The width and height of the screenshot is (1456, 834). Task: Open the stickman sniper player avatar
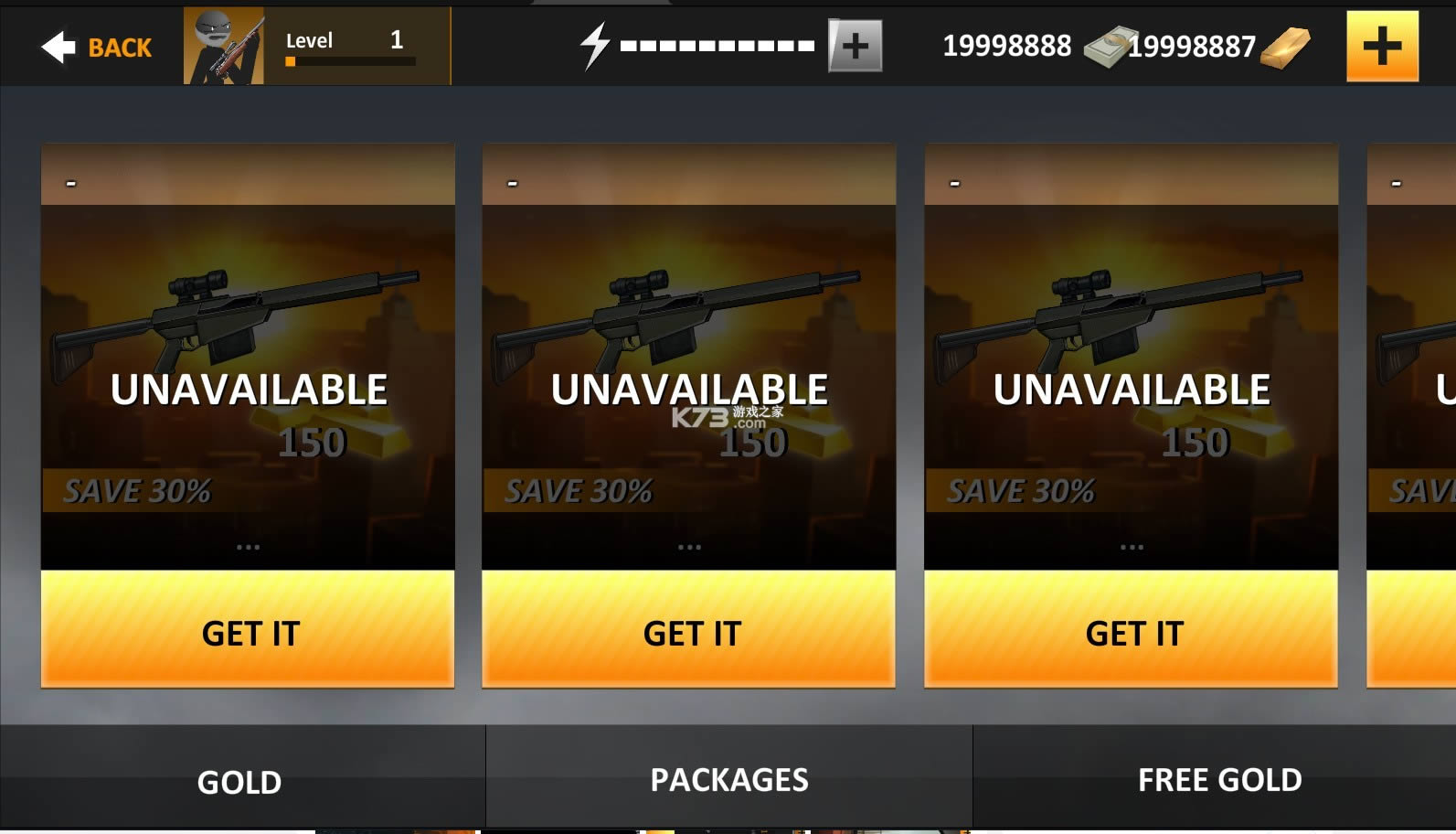click(224, 46)
